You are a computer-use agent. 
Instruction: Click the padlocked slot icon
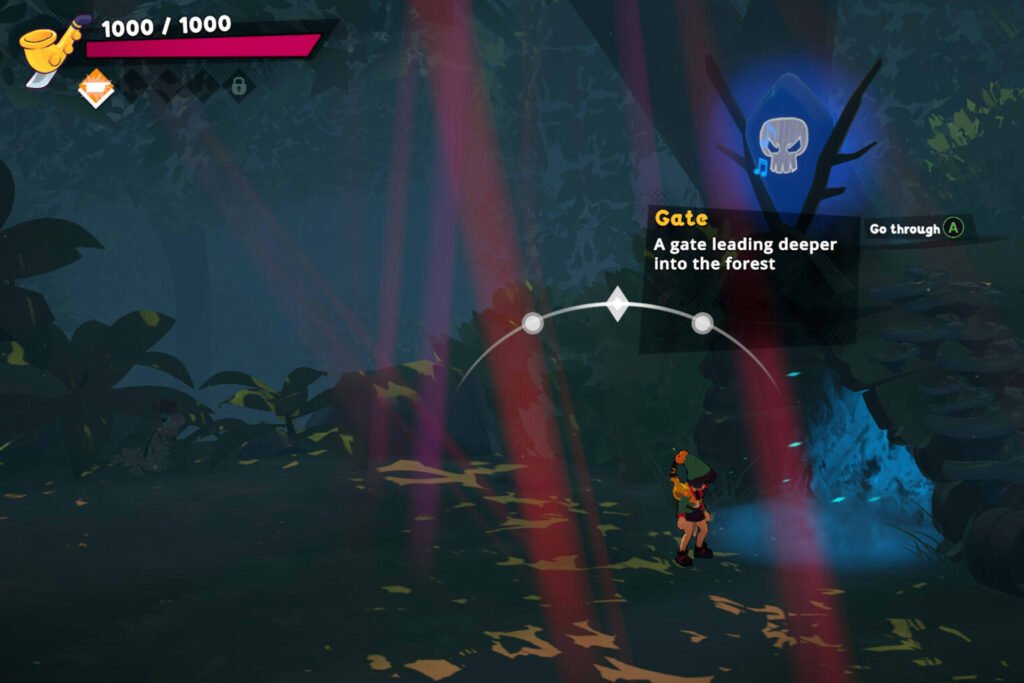(x=239, y=87)
